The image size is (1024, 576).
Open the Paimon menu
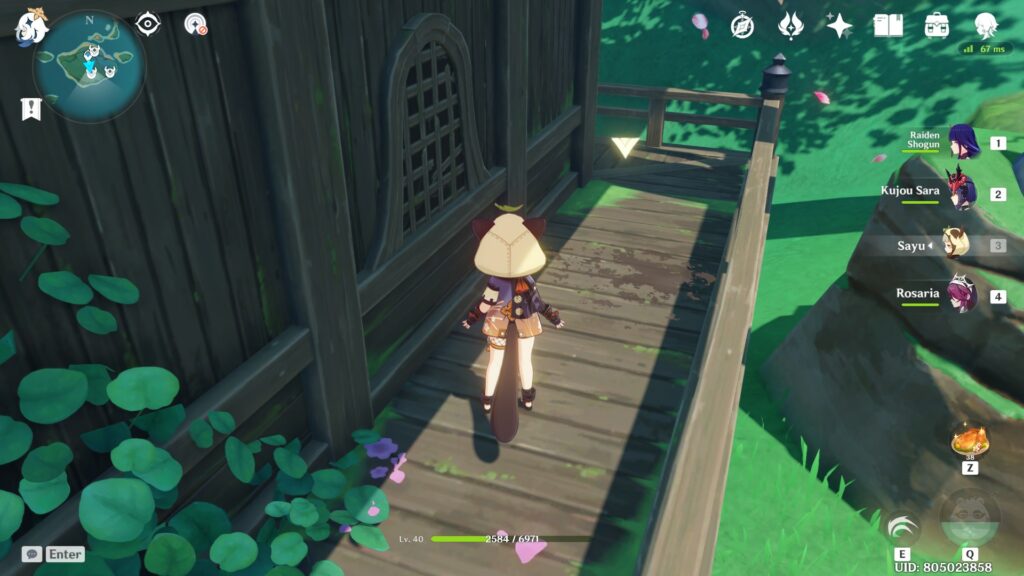(30, 26)
